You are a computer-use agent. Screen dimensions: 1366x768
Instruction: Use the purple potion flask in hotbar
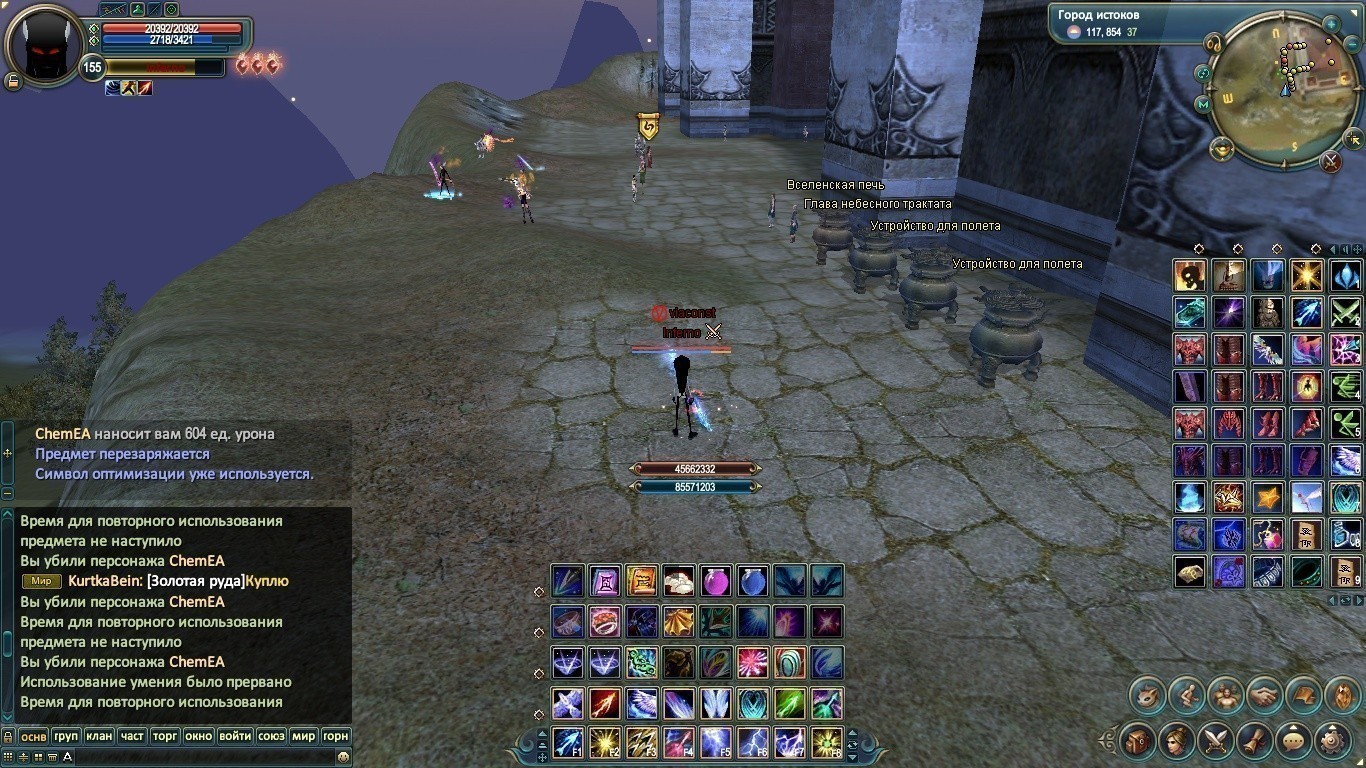pos(715,581)
